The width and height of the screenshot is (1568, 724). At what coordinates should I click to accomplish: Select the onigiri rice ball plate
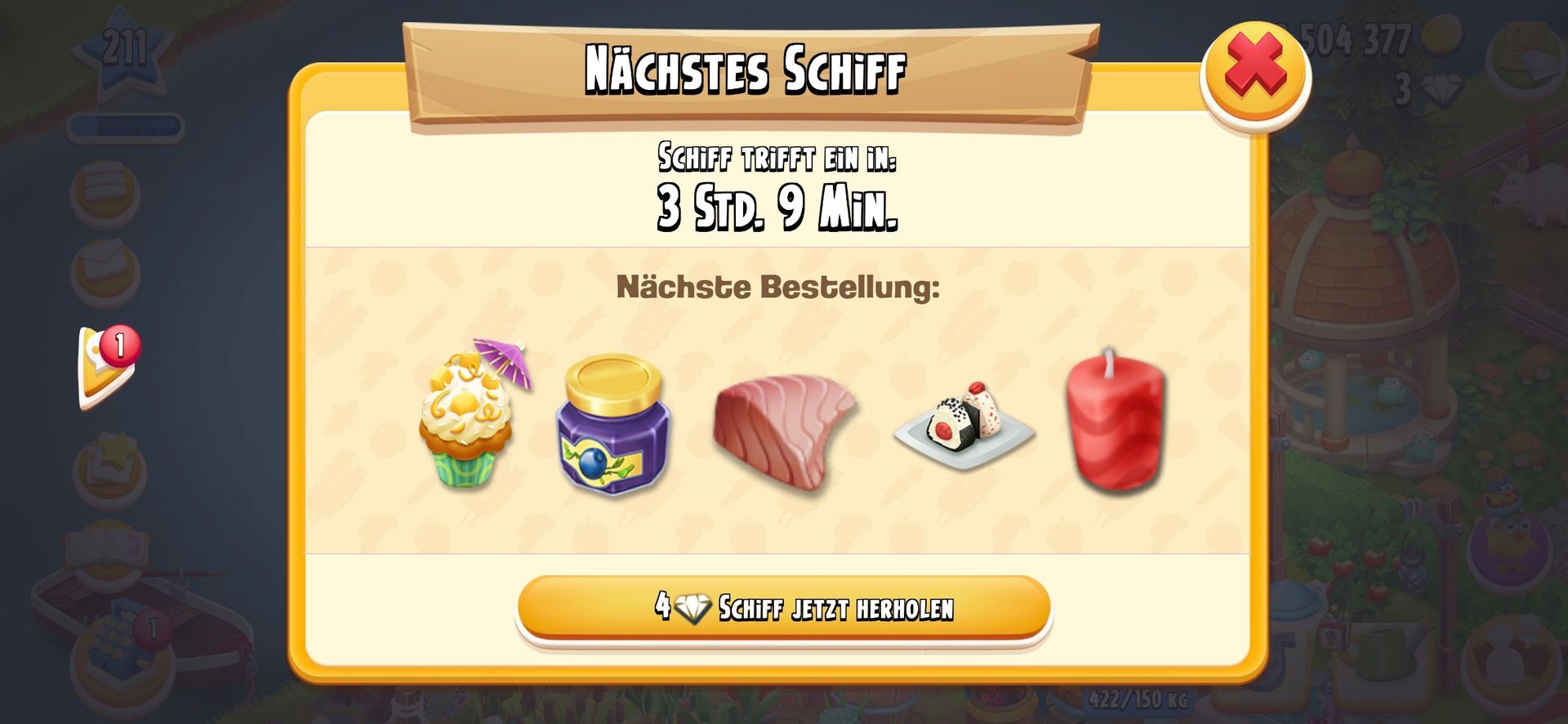(x=964, y=425)
